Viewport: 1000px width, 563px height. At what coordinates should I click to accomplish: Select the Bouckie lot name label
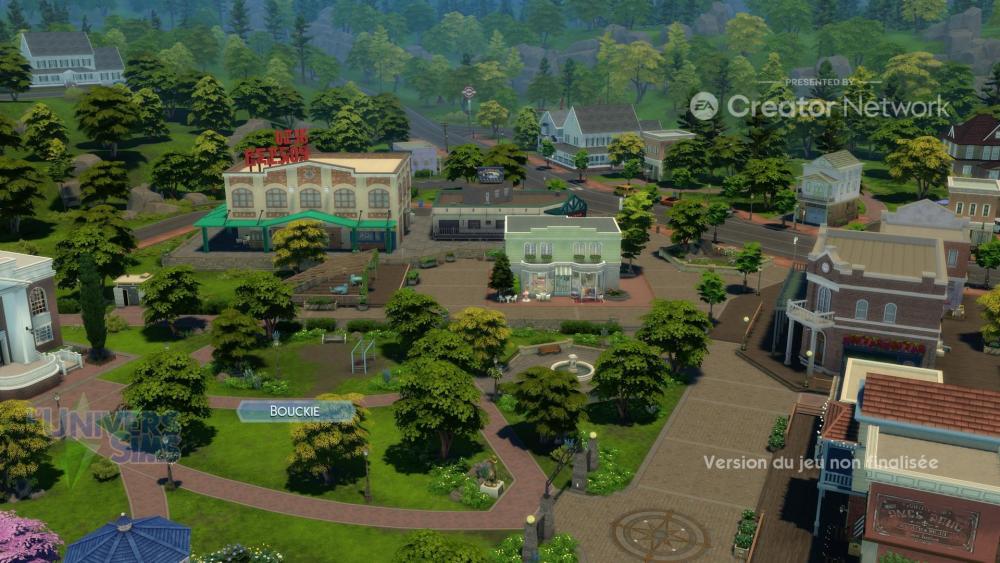pyautogui.click(x=295, y=411)
